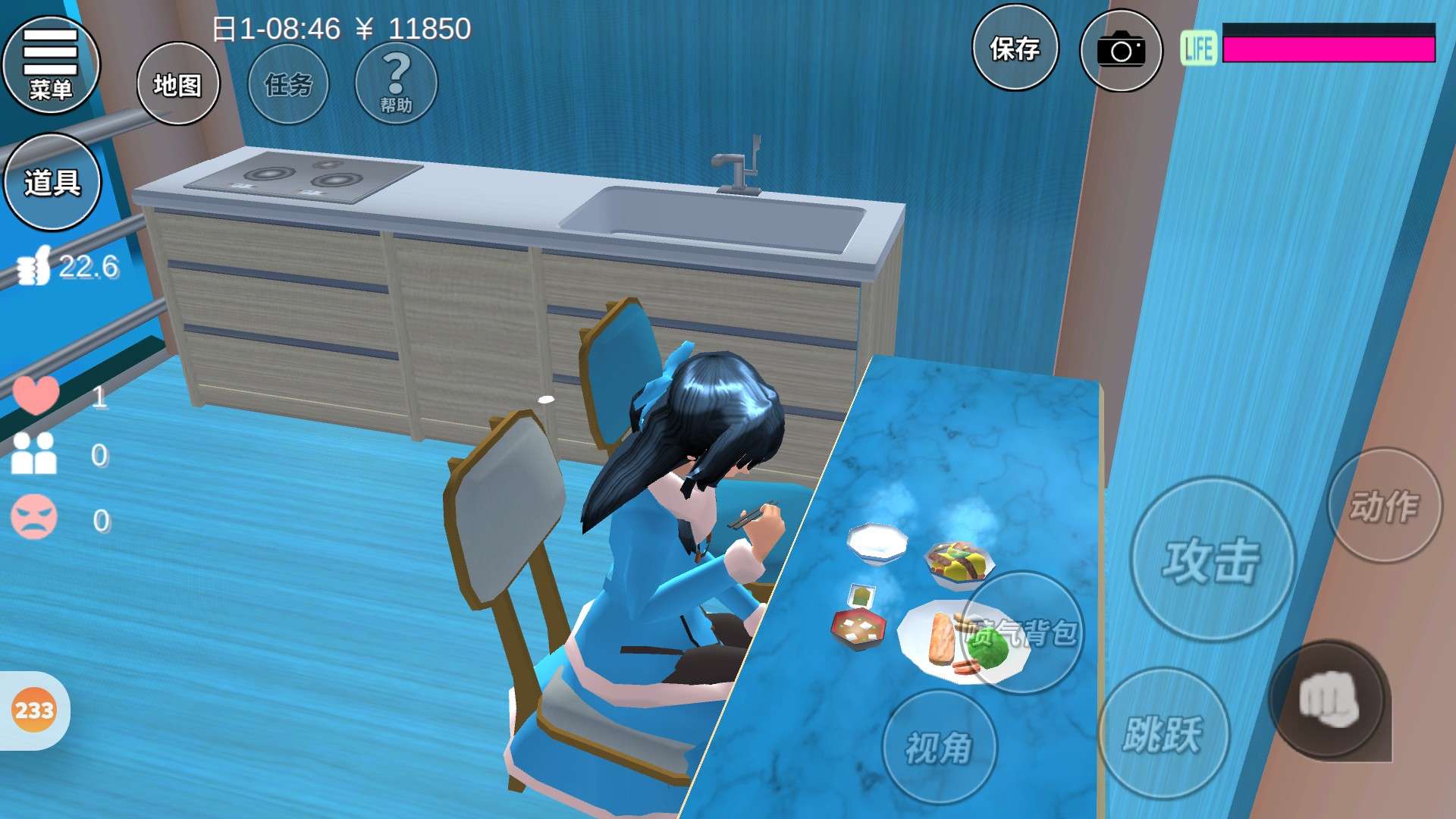Tap the 保存 save button
1456x819 pixels.
[1015, 49]
